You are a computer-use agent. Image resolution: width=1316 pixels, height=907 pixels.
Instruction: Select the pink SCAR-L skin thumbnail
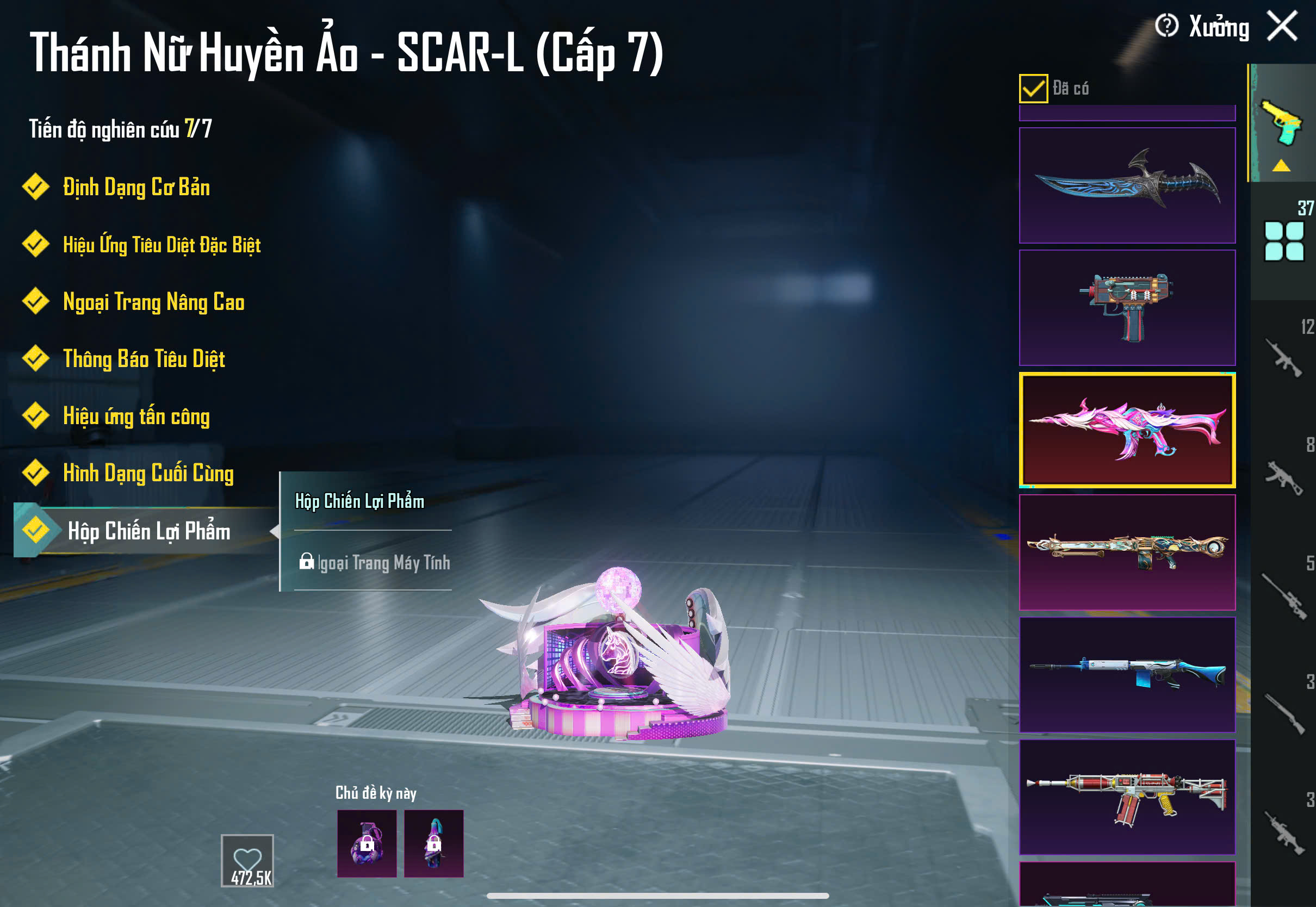click(1127, 430)
